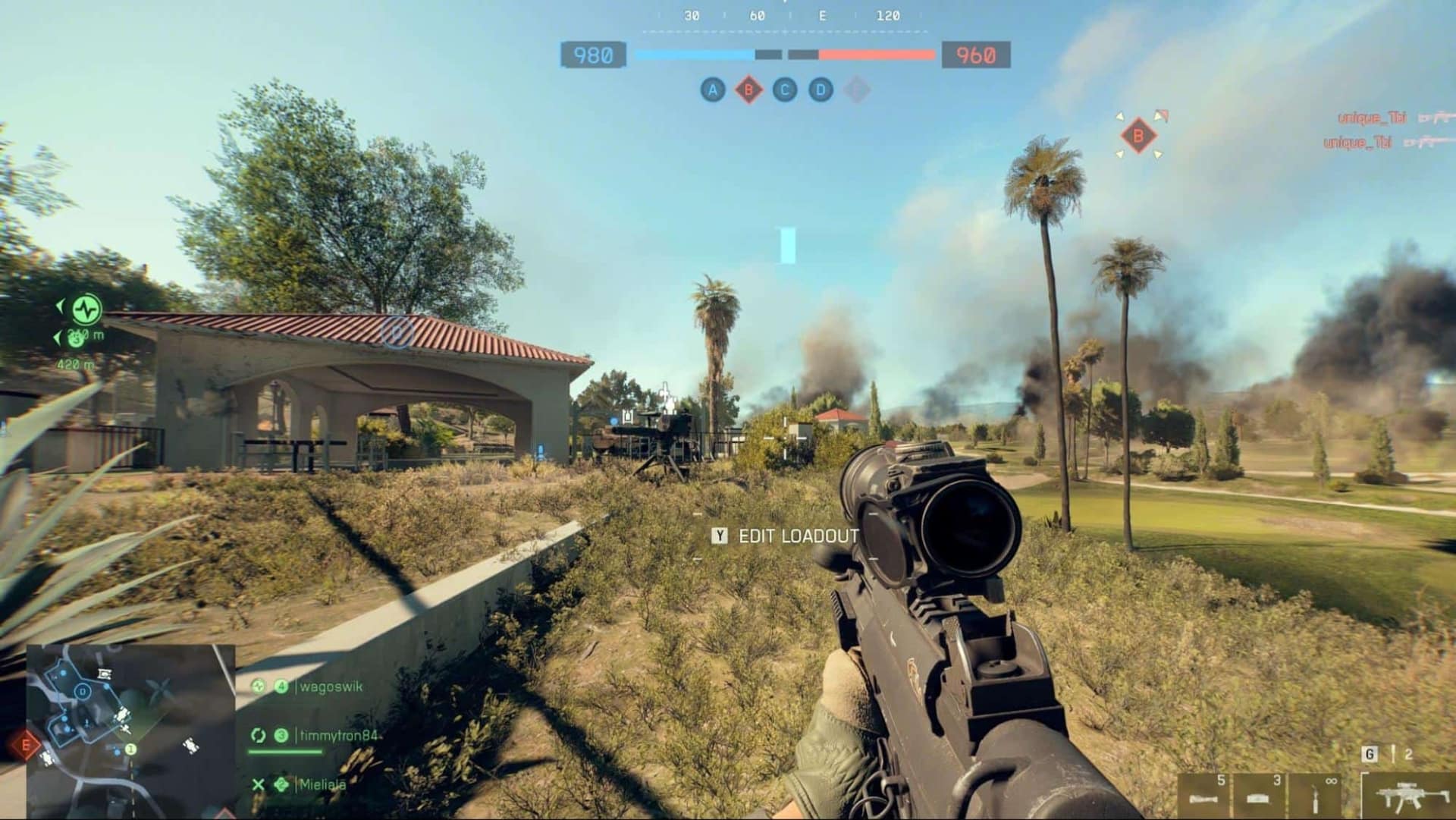The height and width of the screenshot is (820, 1456).
Task: Select the grenade gadget icon
Action: (1203, 799)
